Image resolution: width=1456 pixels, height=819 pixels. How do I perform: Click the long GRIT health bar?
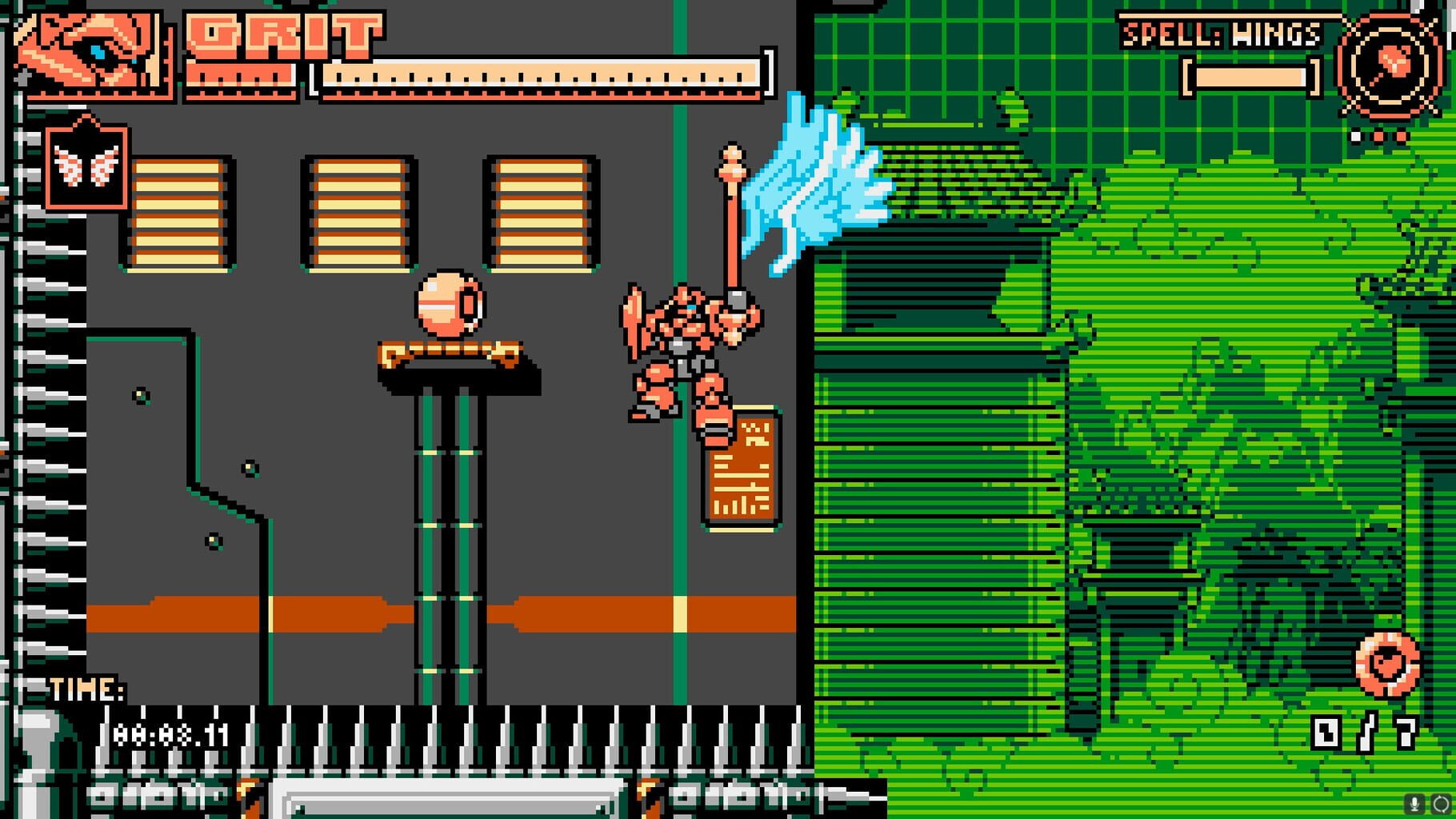click(x=540, y=78)
